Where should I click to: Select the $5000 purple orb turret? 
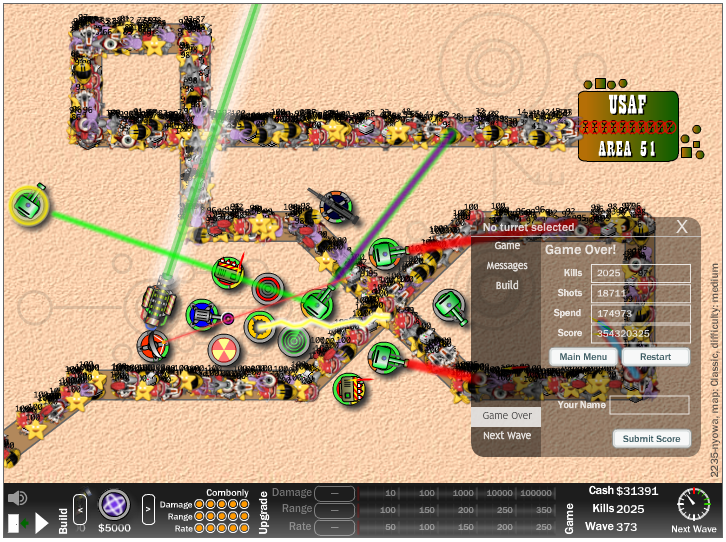pos(114,505)
